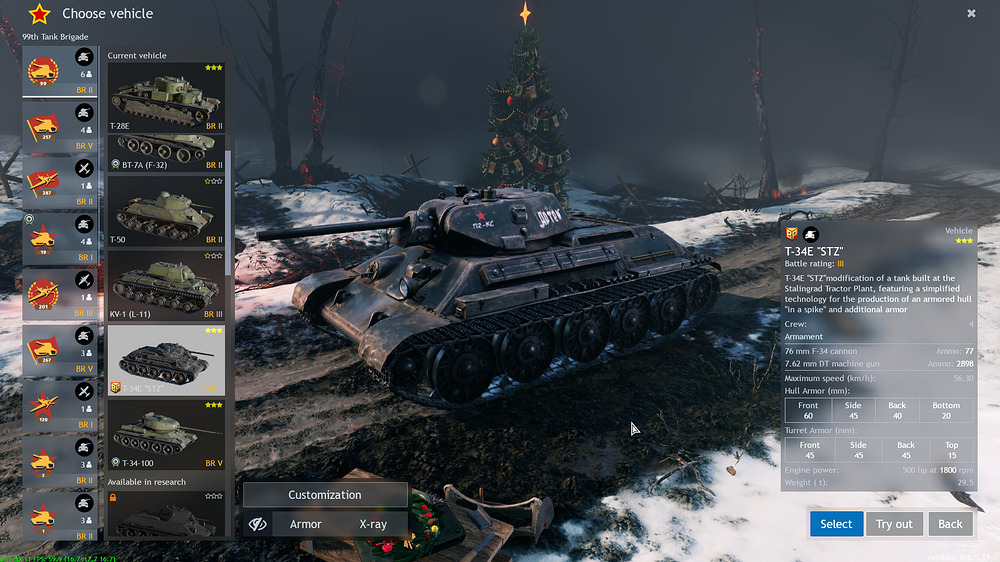Select the KV-1 (L-11) heavy tank
The image size is (1000, 562).
click(x=166, y=285)
